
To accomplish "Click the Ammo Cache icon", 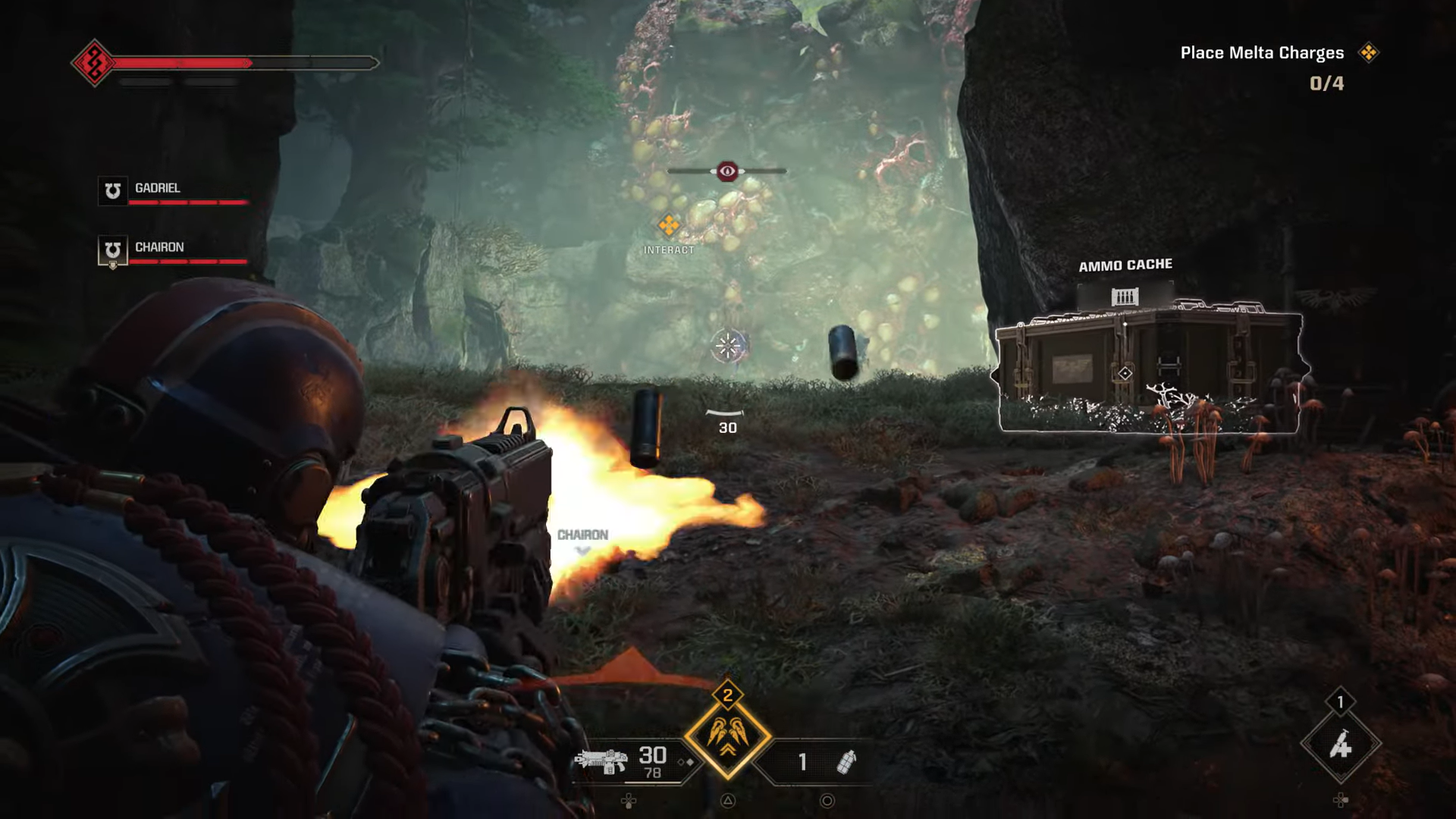I will pos(1125,296).
